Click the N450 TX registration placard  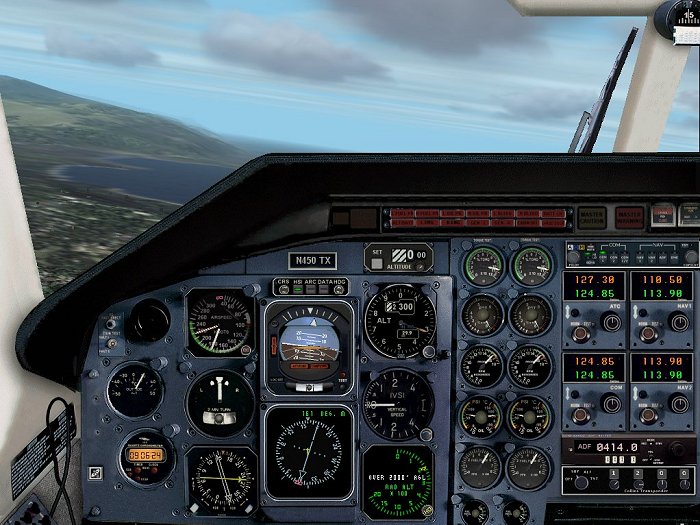[312, 261]
